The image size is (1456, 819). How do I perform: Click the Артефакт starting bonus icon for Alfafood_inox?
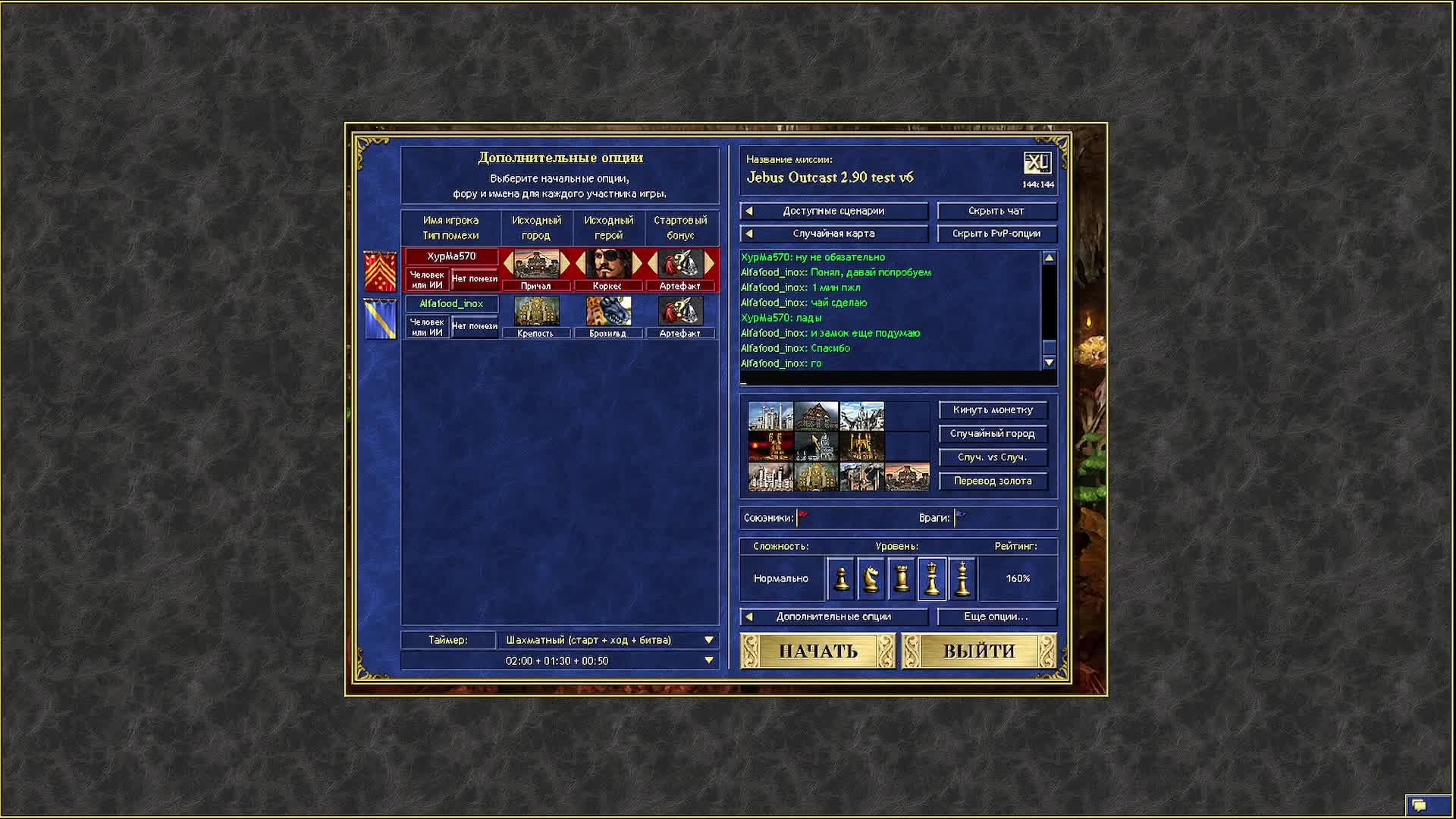click(681, 312)
